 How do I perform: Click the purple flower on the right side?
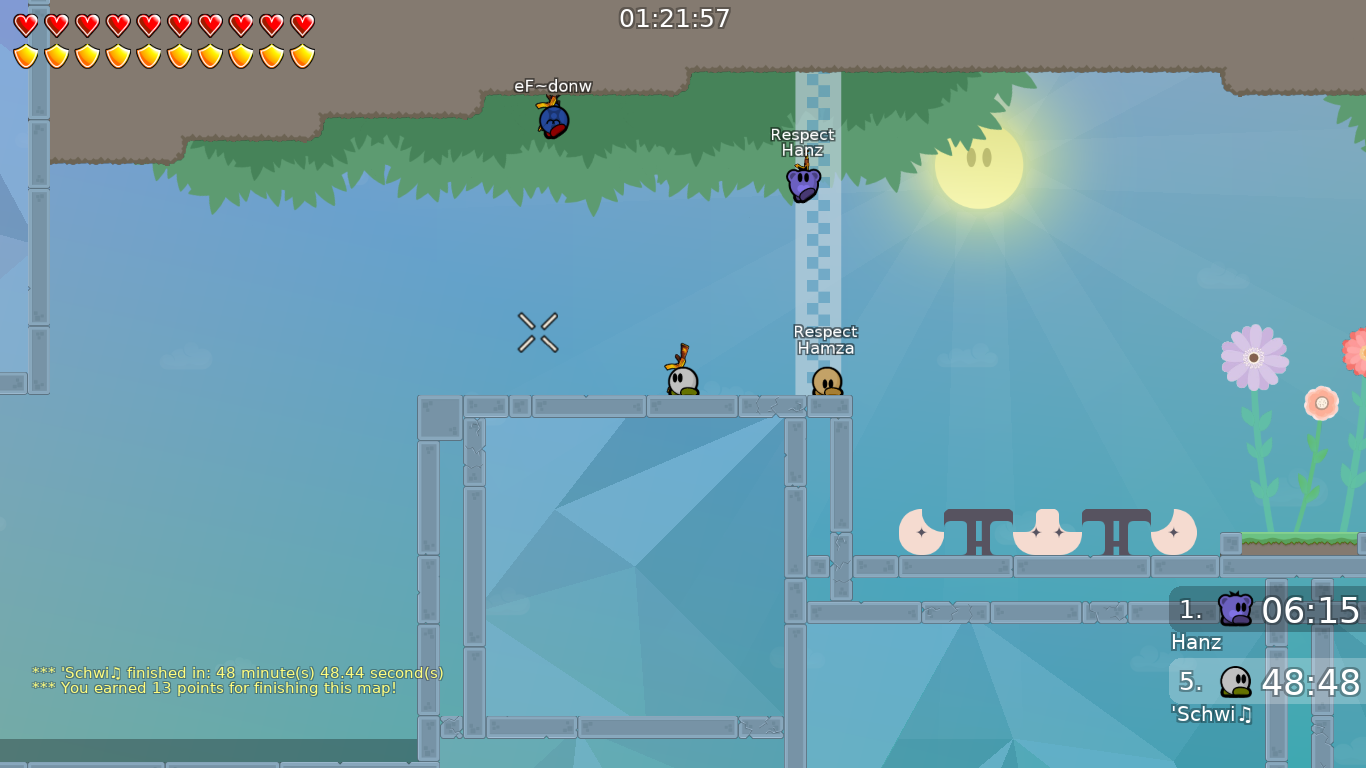[1254, 357]
